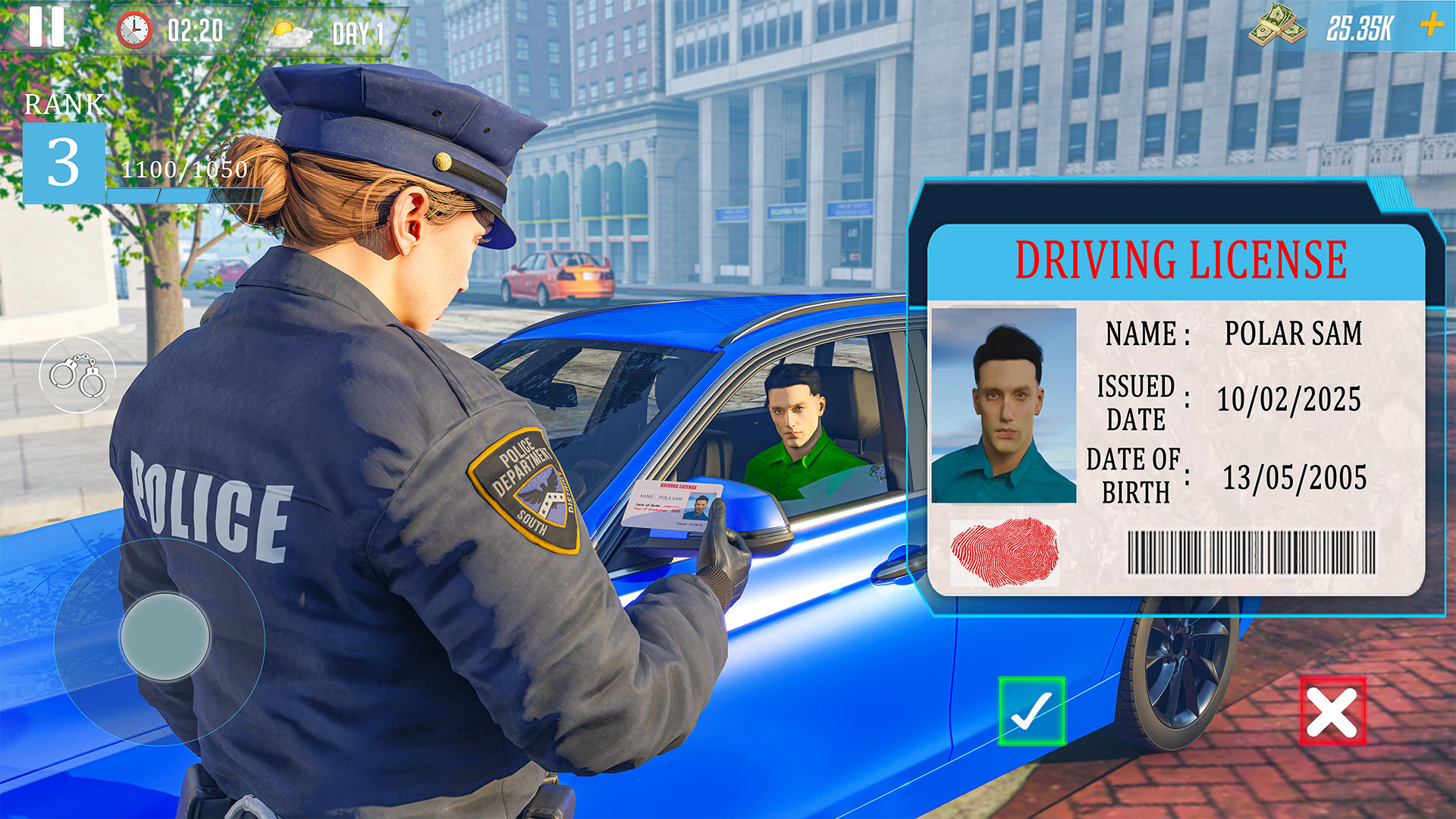This screenshot has height=819, width=1456.
Task: Tap the clock timer icon
Action: [x=135, y=31]
